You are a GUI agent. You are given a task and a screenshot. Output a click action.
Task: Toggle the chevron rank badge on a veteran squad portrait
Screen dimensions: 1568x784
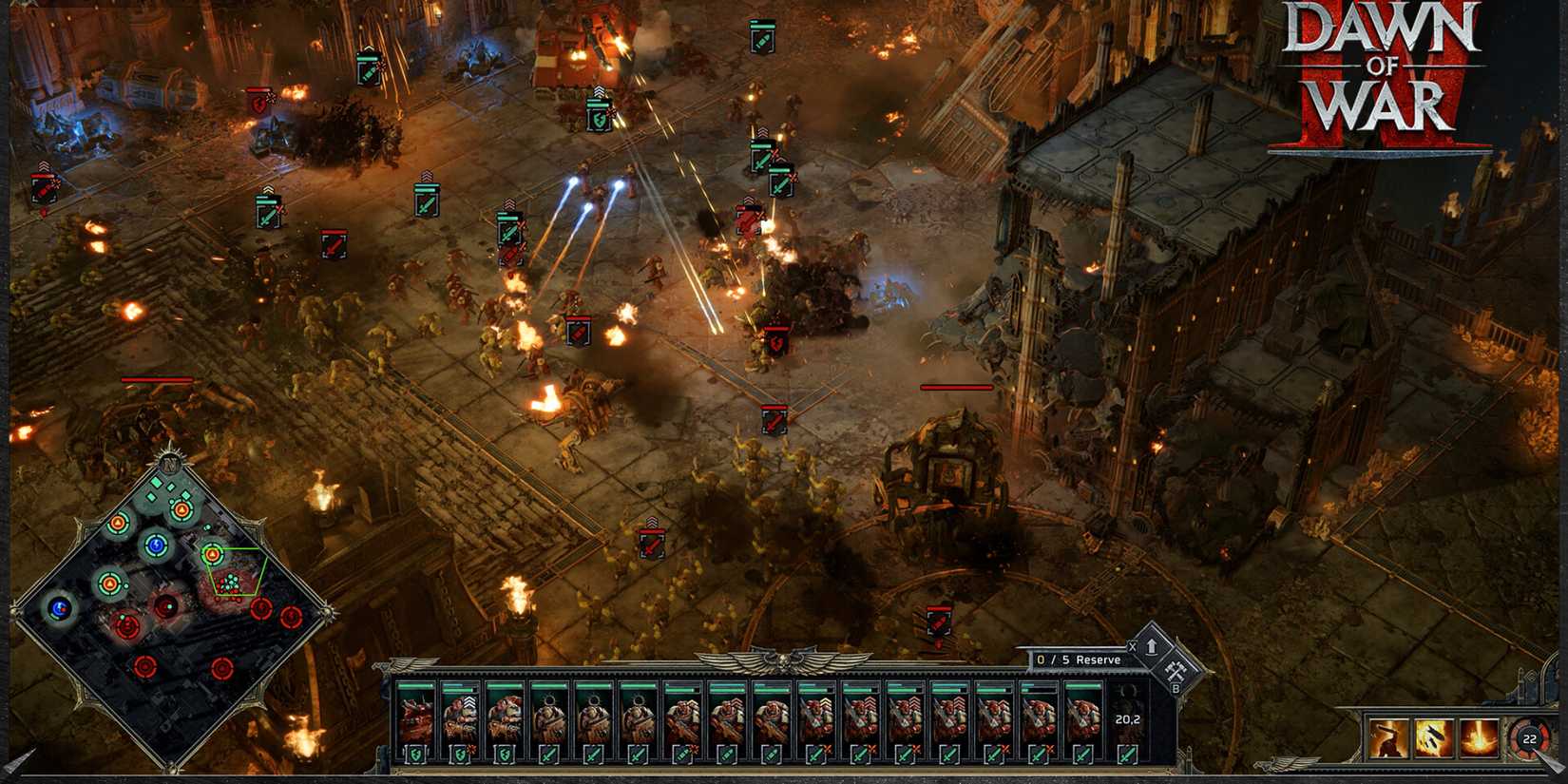click(469, 702)
